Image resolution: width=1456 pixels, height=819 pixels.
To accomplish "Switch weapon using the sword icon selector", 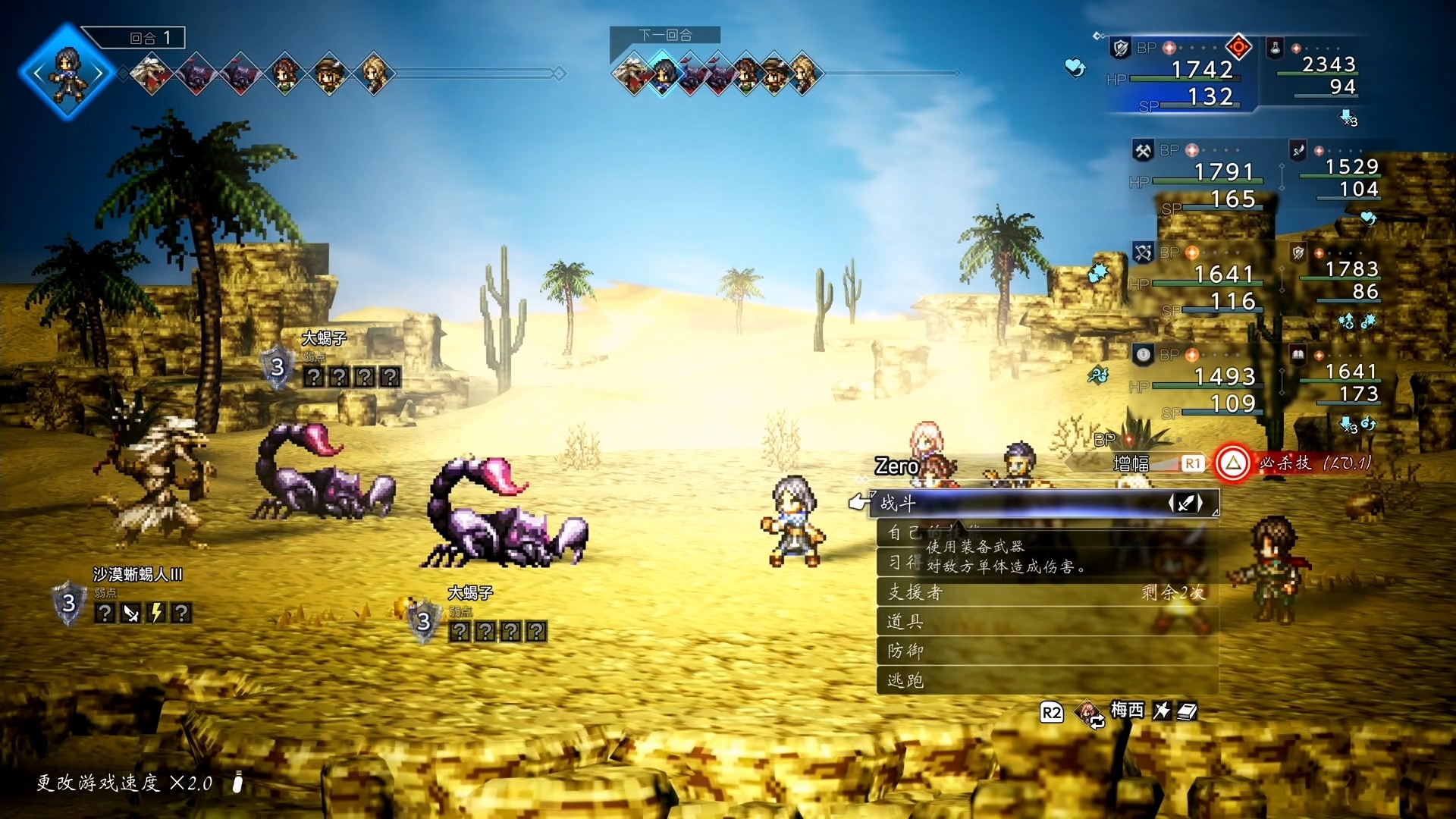I will [x=1186, y=503].
